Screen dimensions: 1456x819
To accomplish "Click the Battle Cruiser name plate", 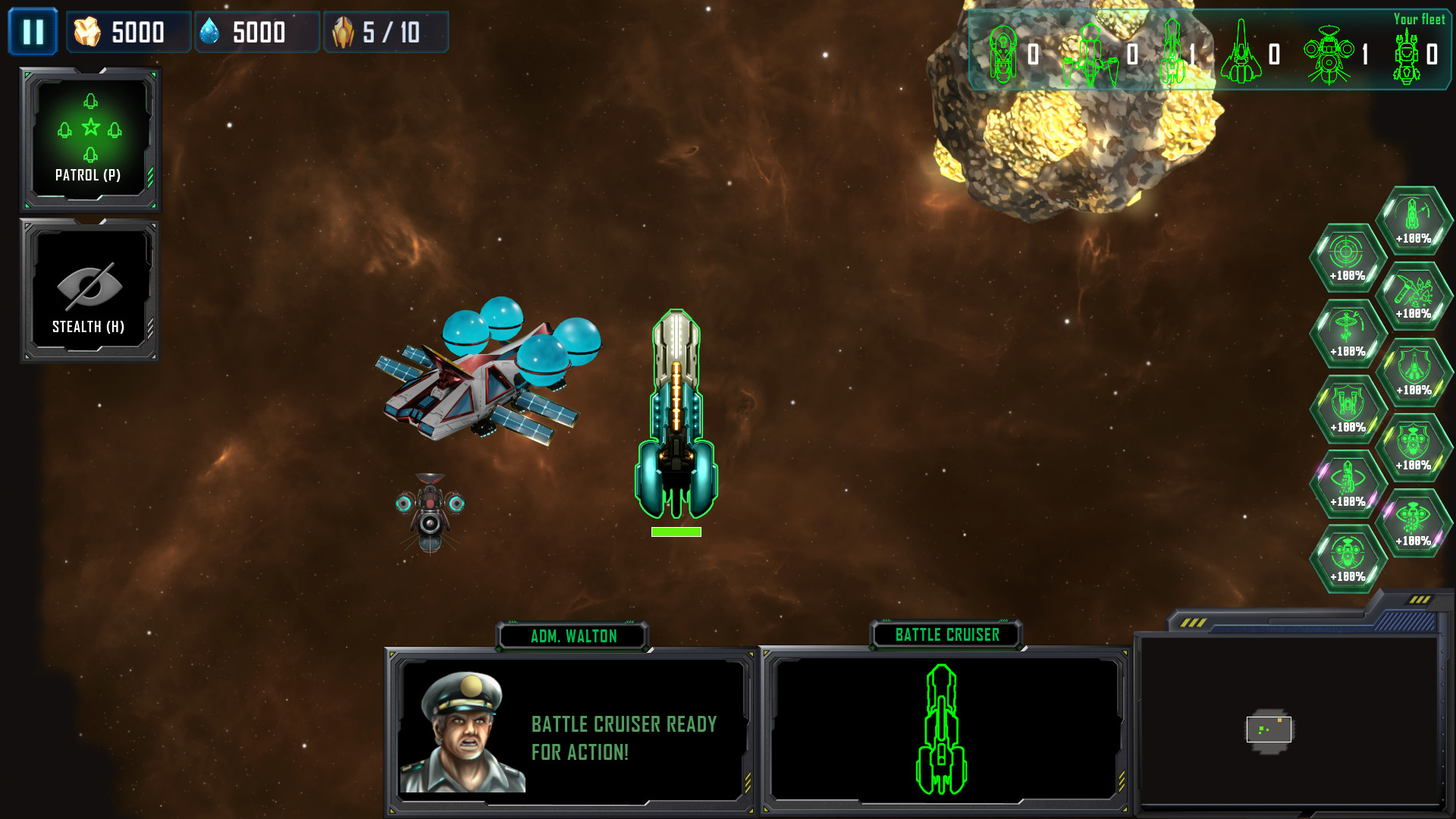I will [947, 635].
